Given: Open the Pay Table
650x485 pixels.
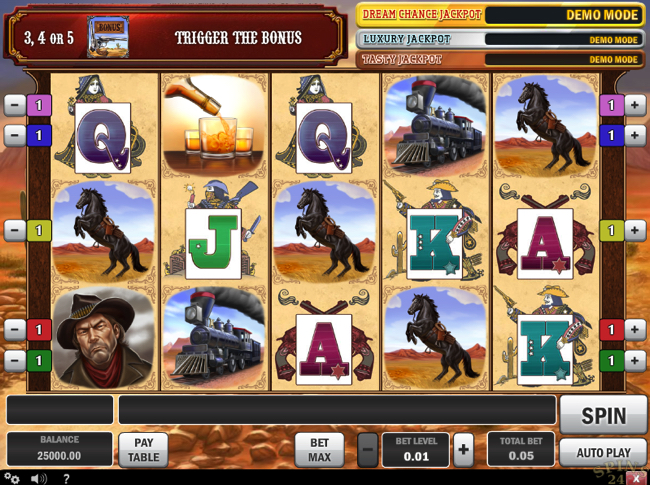Looking at the screenshot, I should click(143, 450).
